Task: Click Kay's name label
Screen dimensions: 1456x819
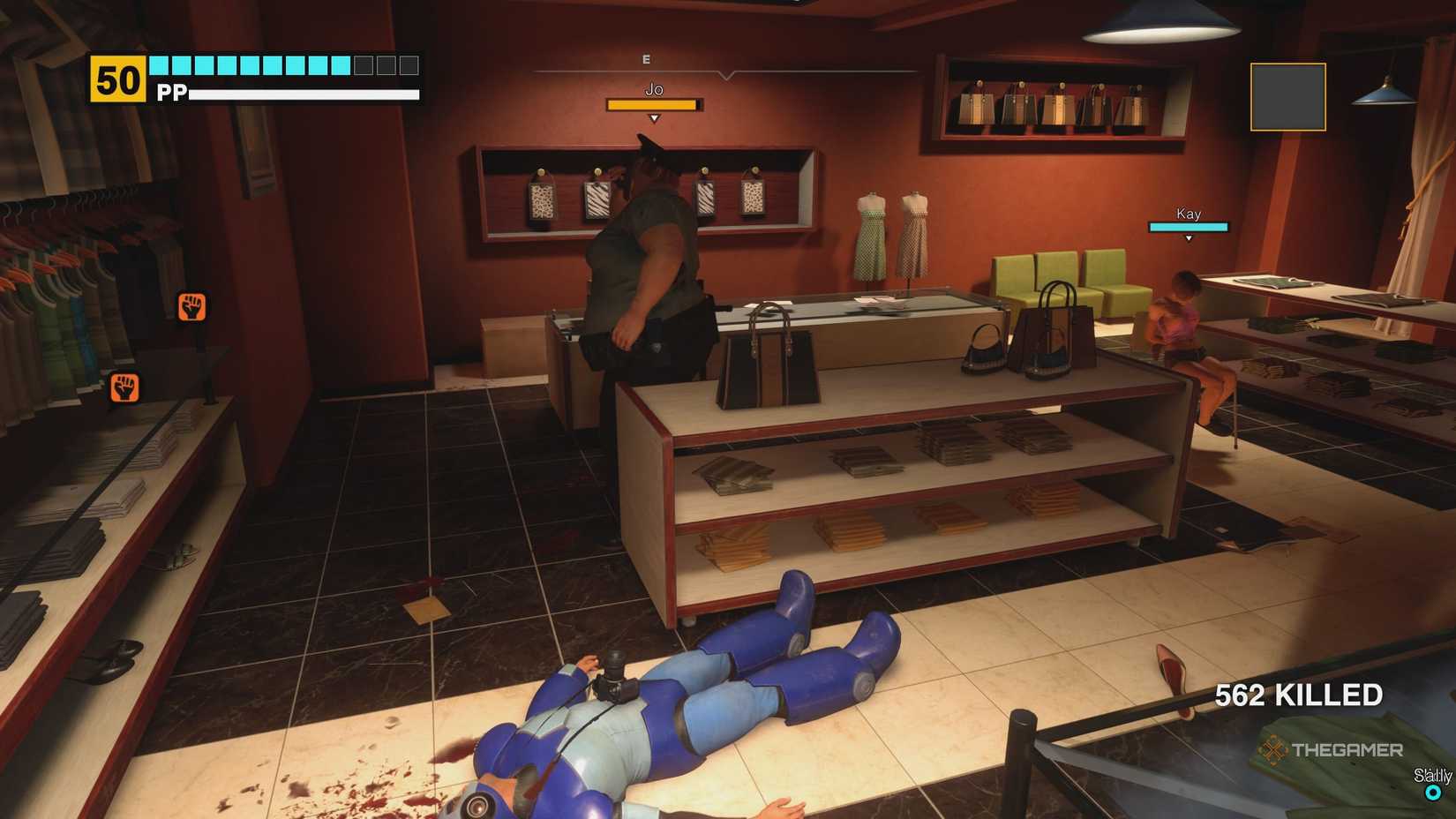Action: pos(1189,214)
